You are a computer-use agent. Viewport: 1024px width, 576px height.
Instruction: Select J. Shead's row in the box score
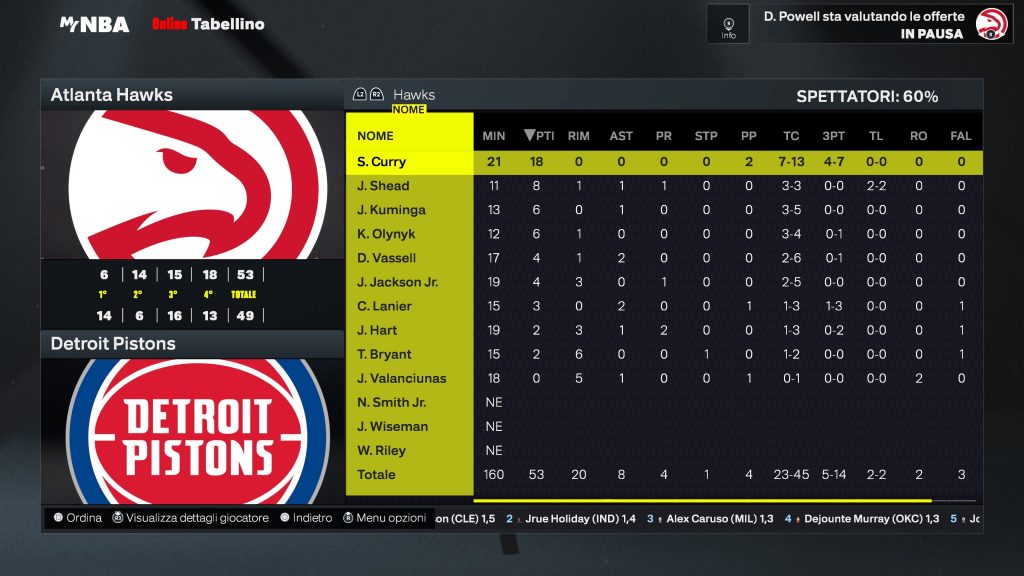point(383,186)
